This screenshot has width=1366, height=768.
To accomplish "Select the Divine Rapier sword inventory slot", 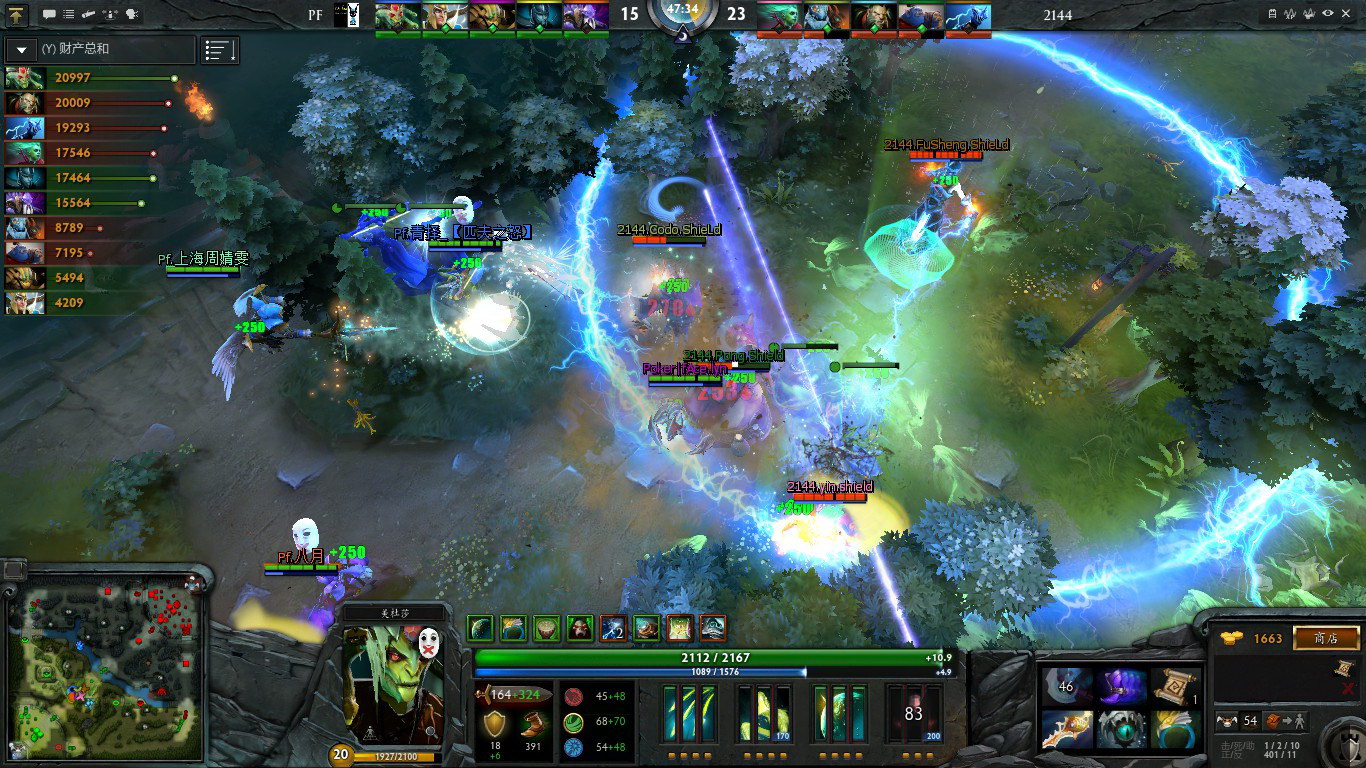I will click(1064, 729).
